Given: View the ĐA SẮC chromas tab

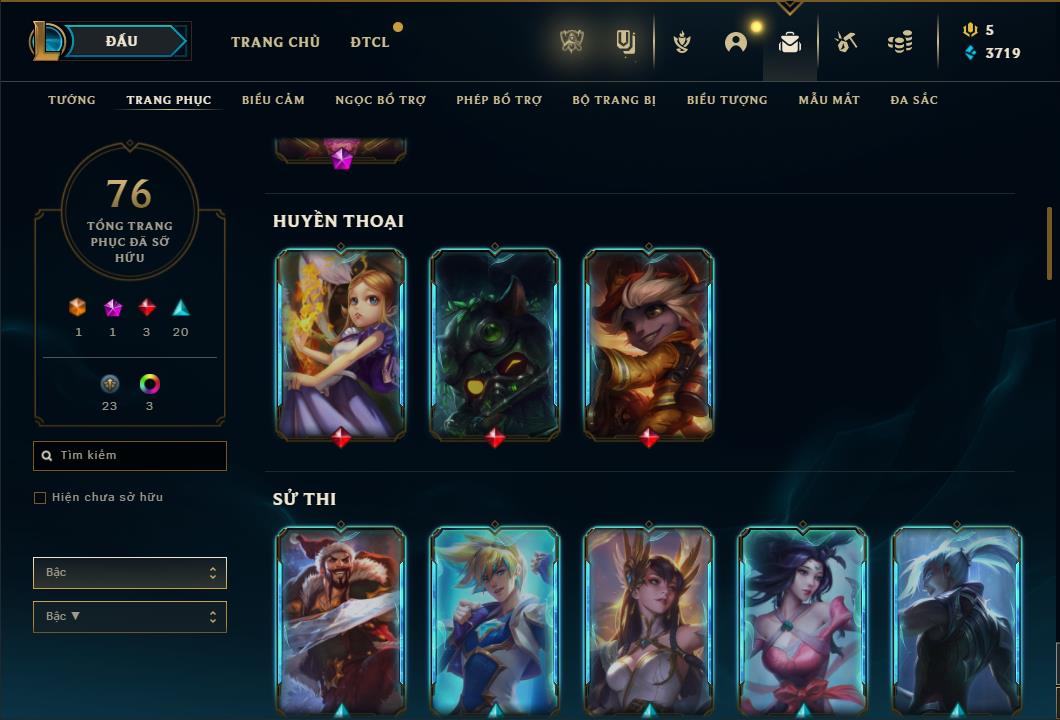Looking at the screenshot, I should 914,100.
